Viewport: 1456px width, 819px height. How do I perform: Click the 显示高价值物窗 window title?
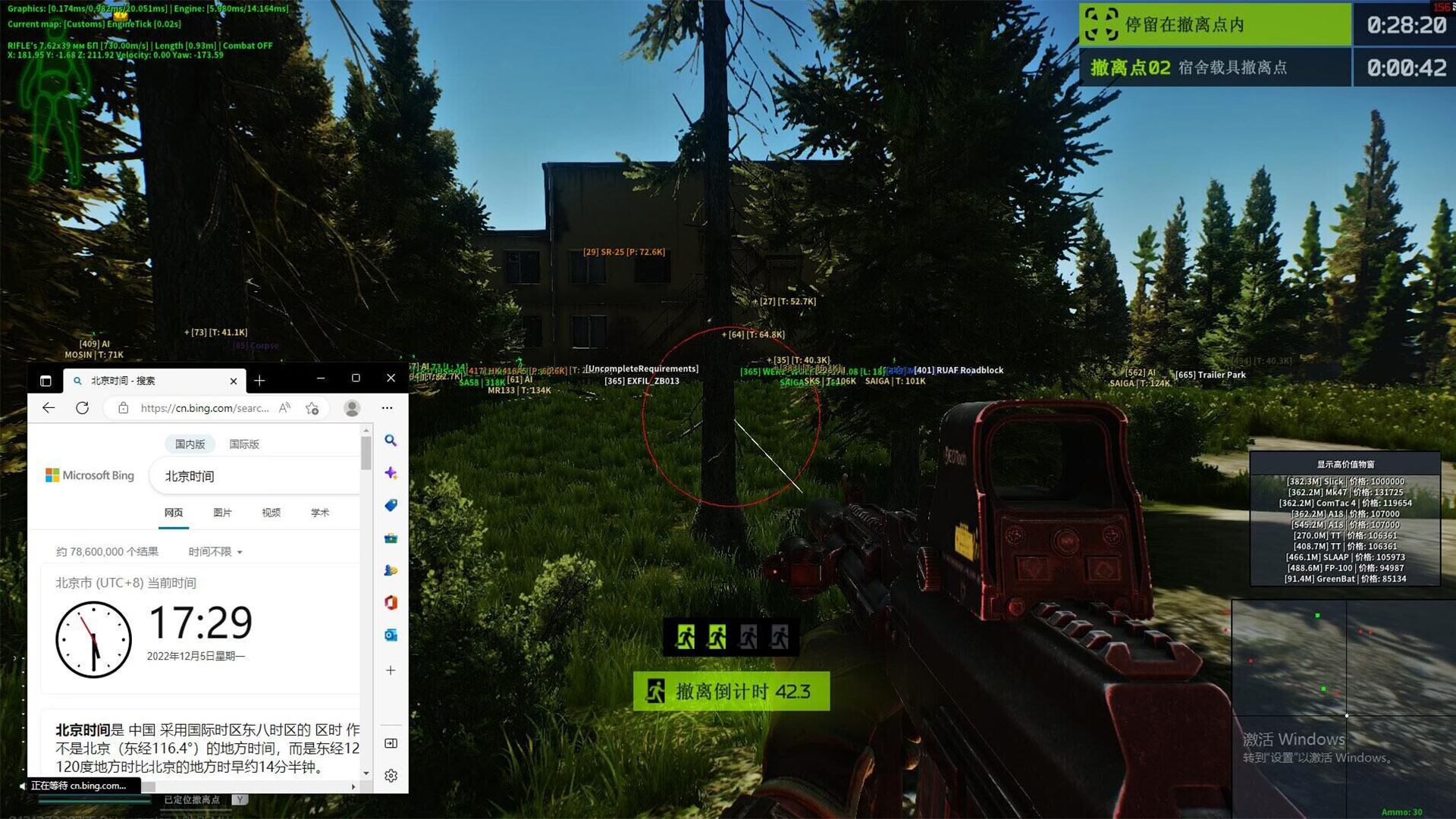pos(1345,464)
